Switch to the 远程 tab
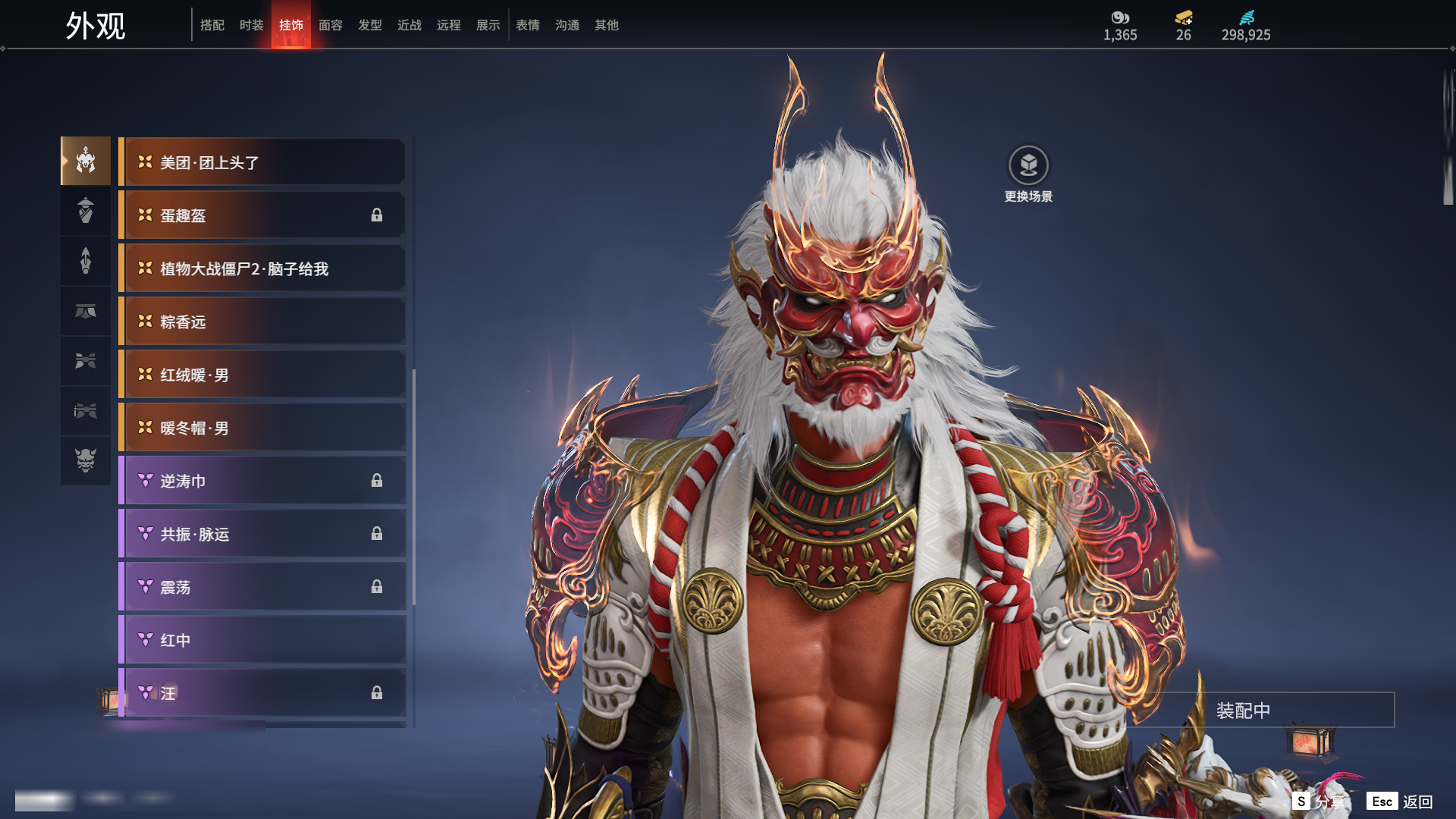The height and width of the screenshot is (819, 1456). coord(448,25)
